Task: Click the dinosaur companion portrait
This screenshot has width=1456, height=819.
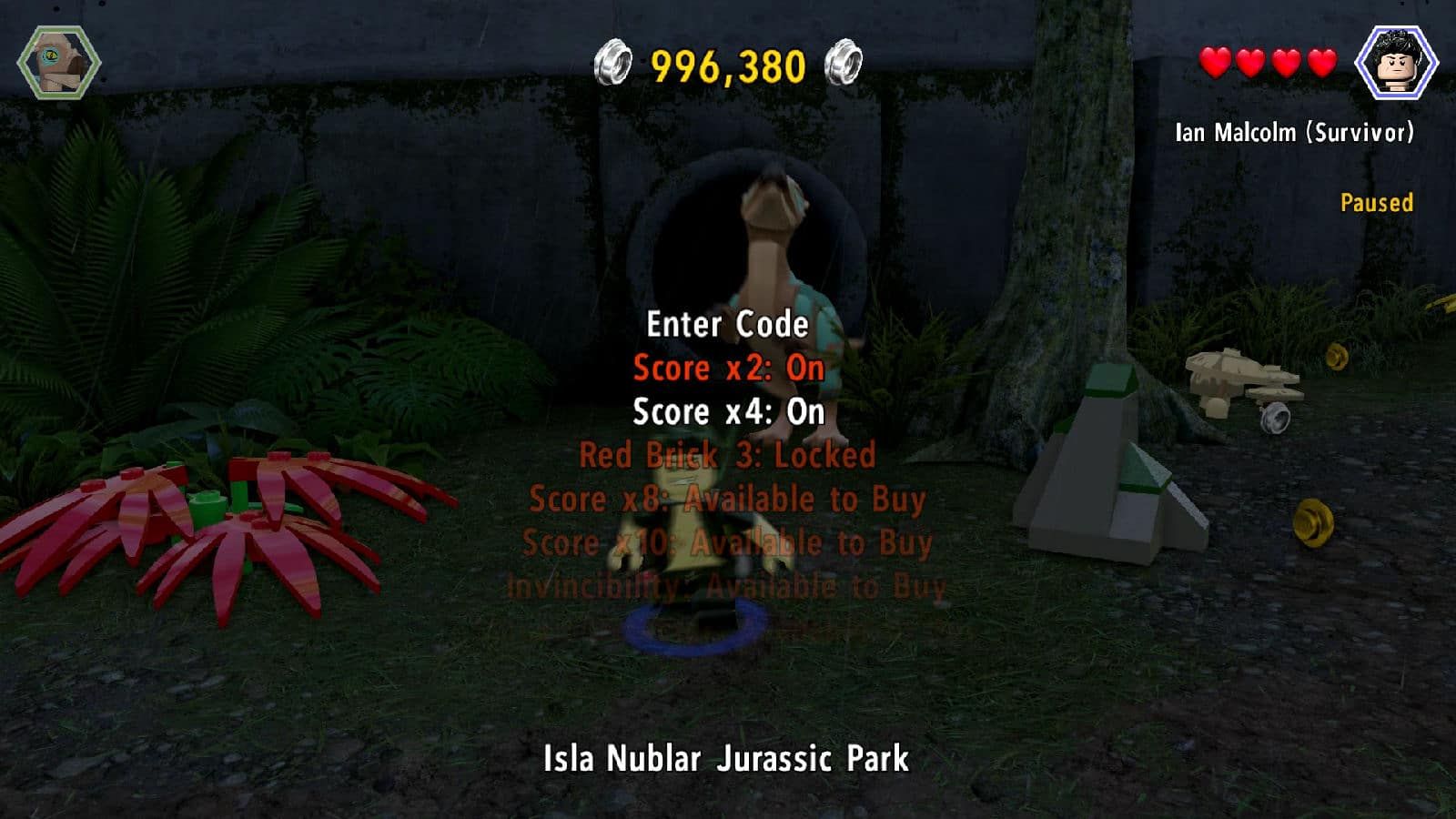Action: pyautogui.click(x=59, y=63)
